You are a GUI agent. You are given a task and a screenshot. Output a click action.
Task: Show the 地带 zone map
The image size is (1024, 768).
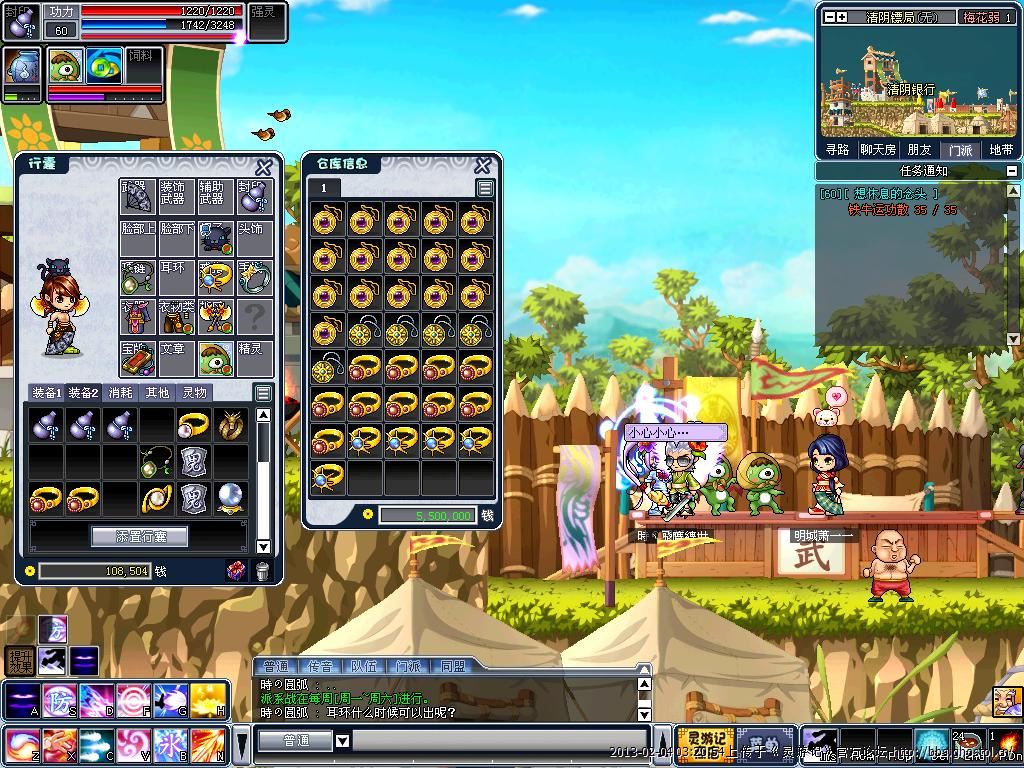point(1001,150)
